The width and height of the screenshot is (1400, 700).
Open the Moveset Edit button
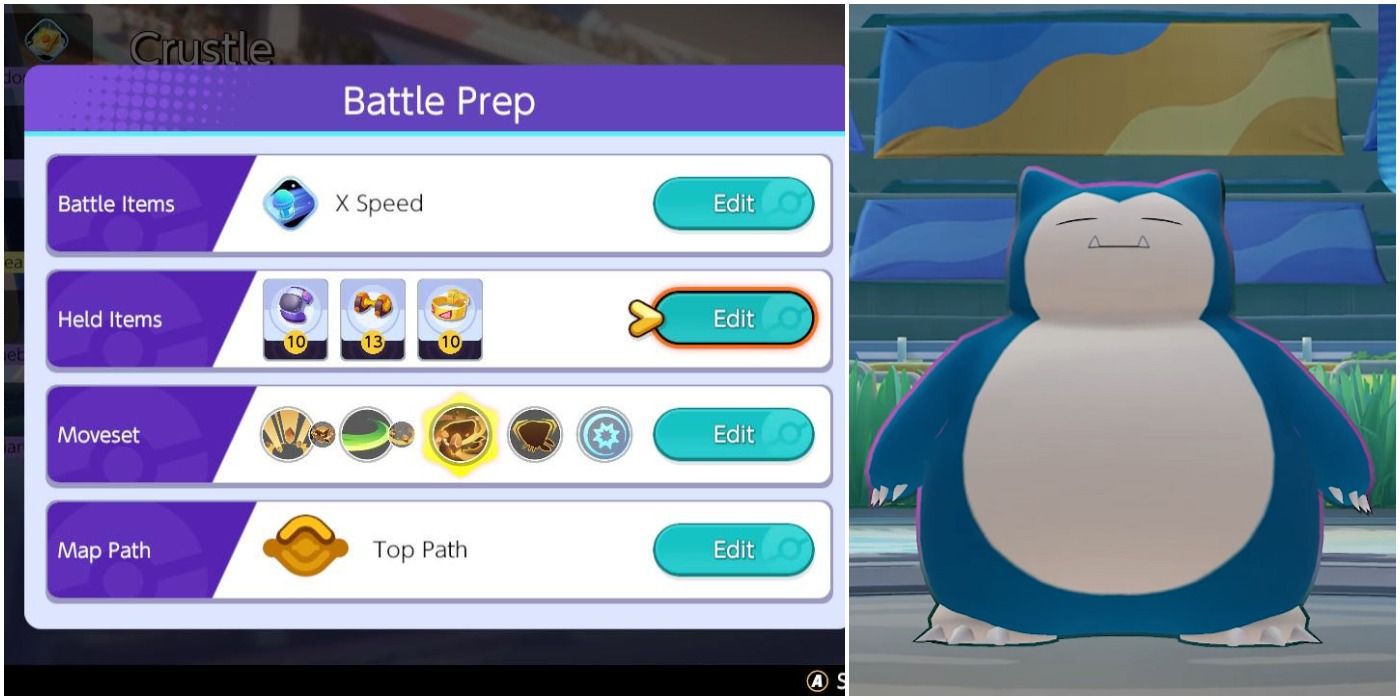(733, 435)
